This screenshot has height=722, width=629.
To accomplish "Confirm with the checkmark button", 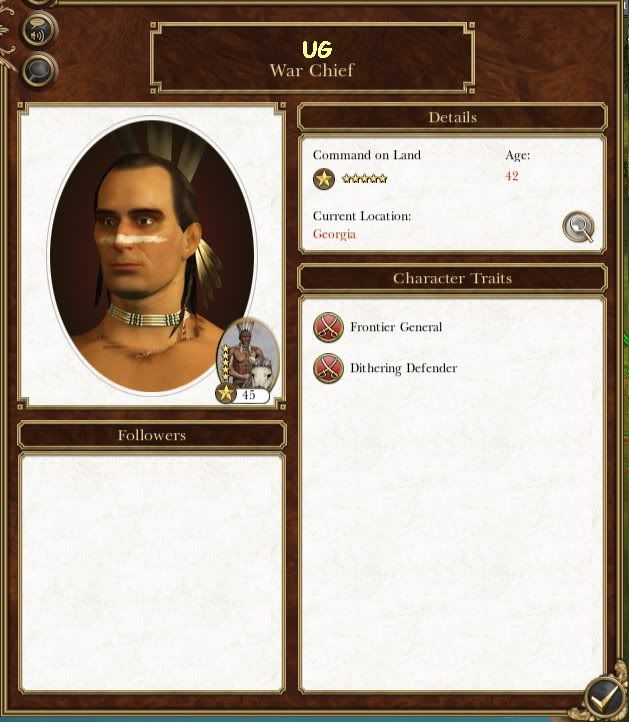I will pos(604,696).
